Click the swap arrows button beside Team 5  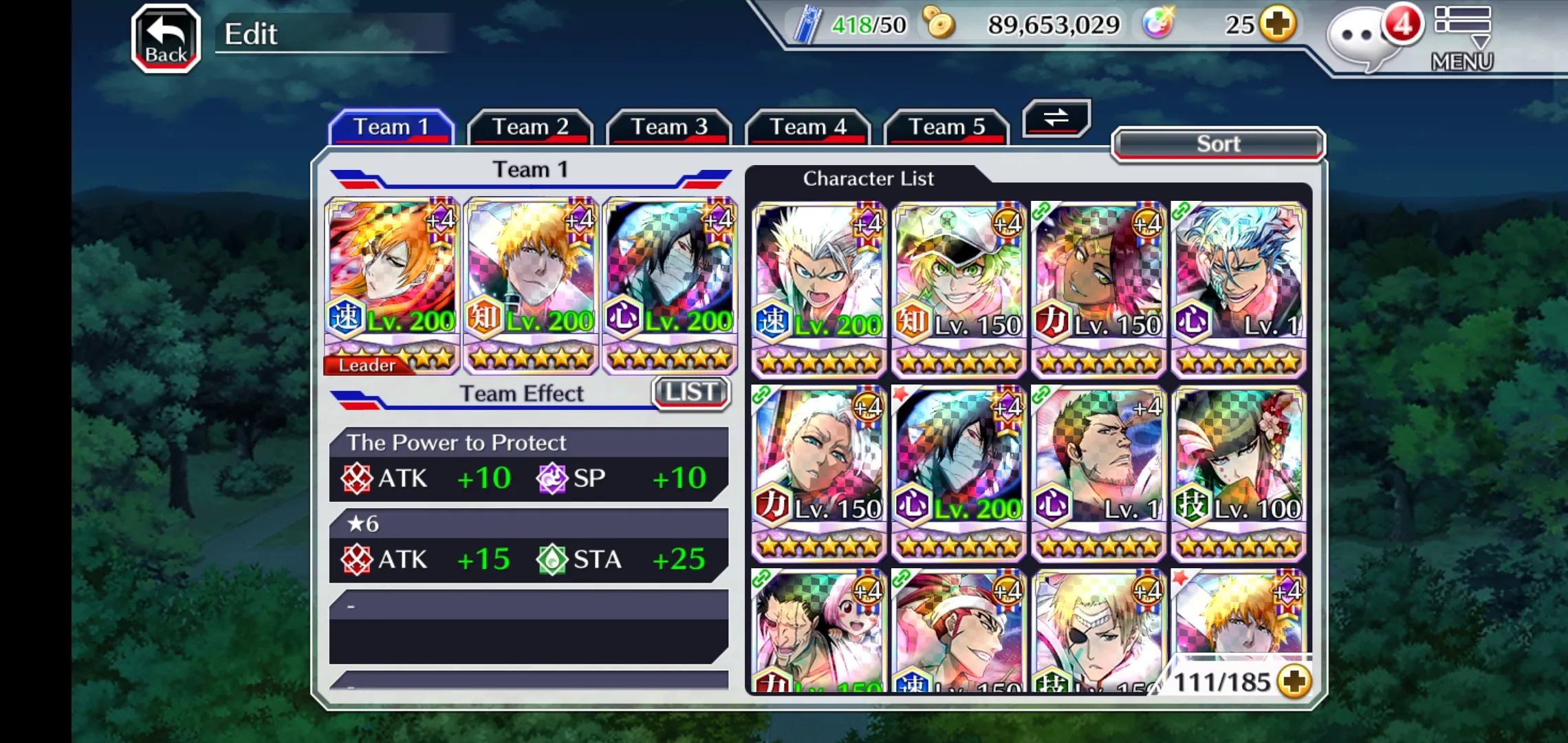coord(1056,118)
